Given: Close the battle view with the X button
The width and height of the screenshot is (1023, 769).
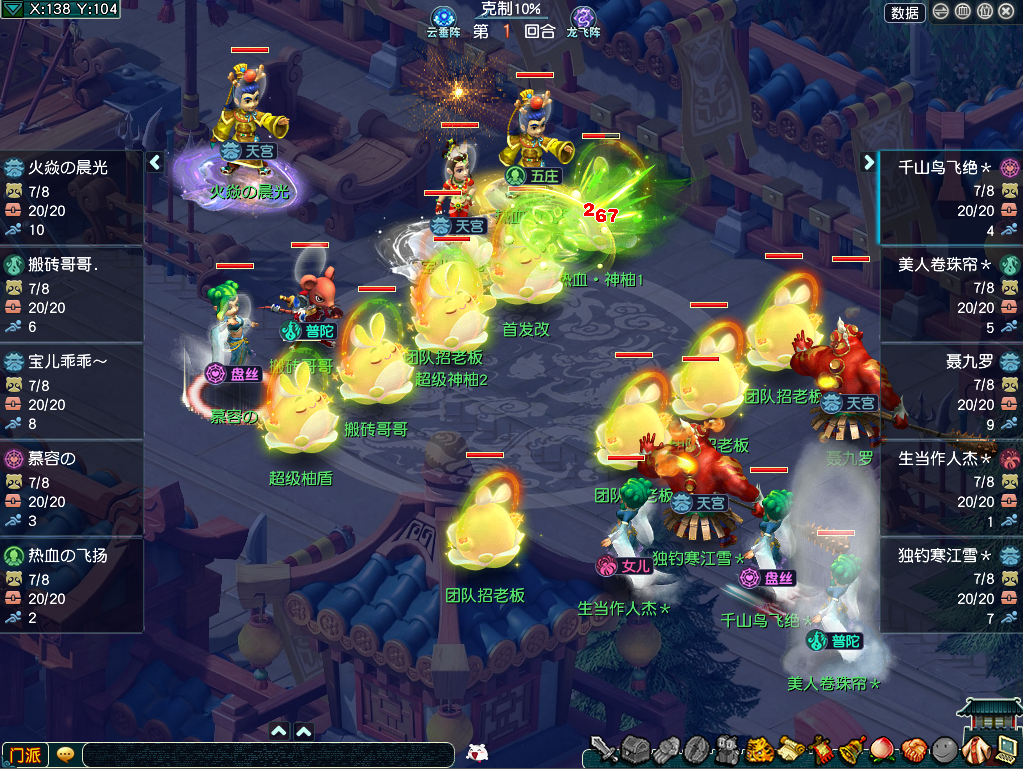Looking at the screenshot, I should 1006,12.
